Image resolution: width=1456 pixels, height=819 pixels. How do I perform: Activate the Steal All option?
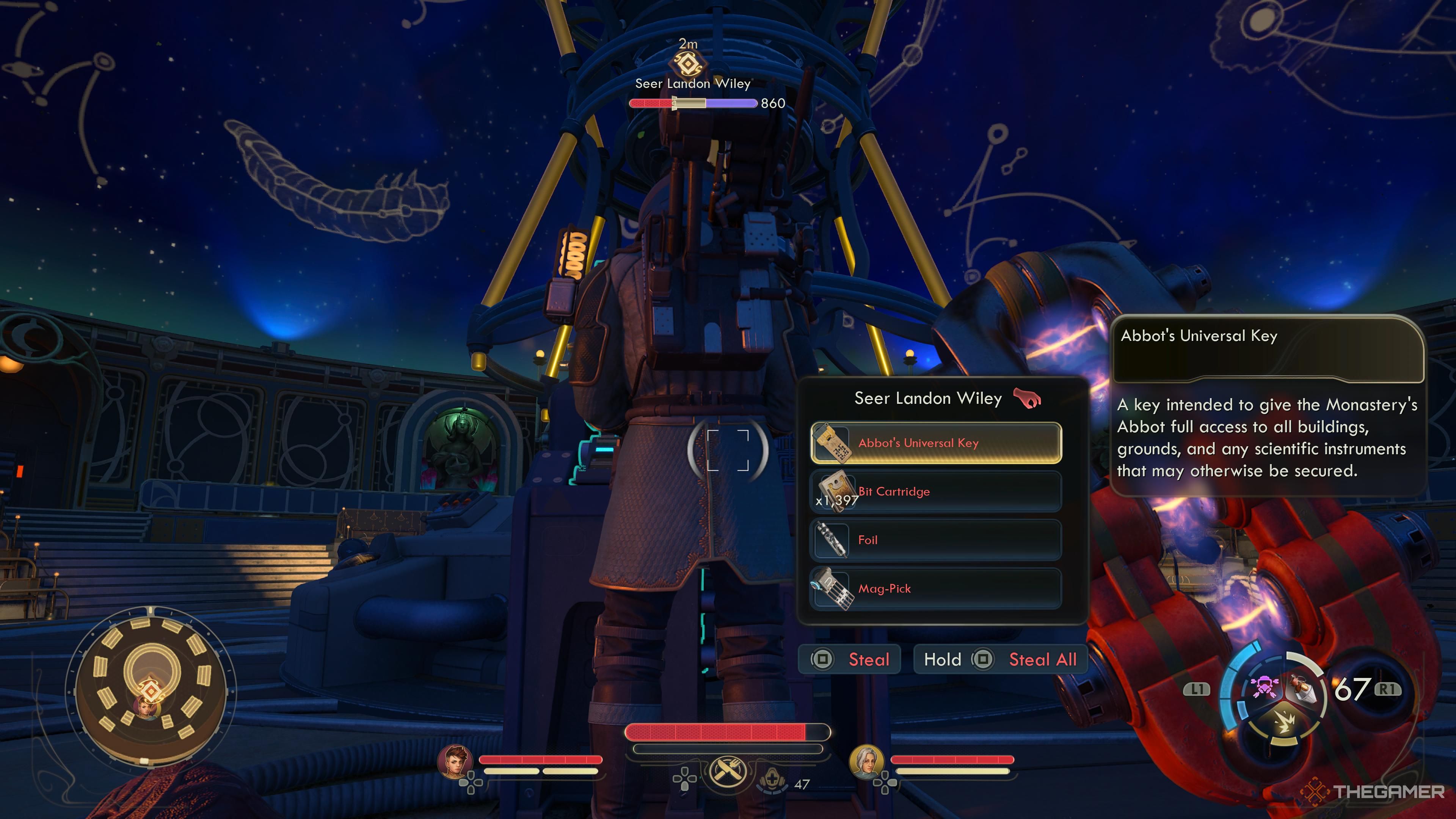click(x=1000, y=660)
